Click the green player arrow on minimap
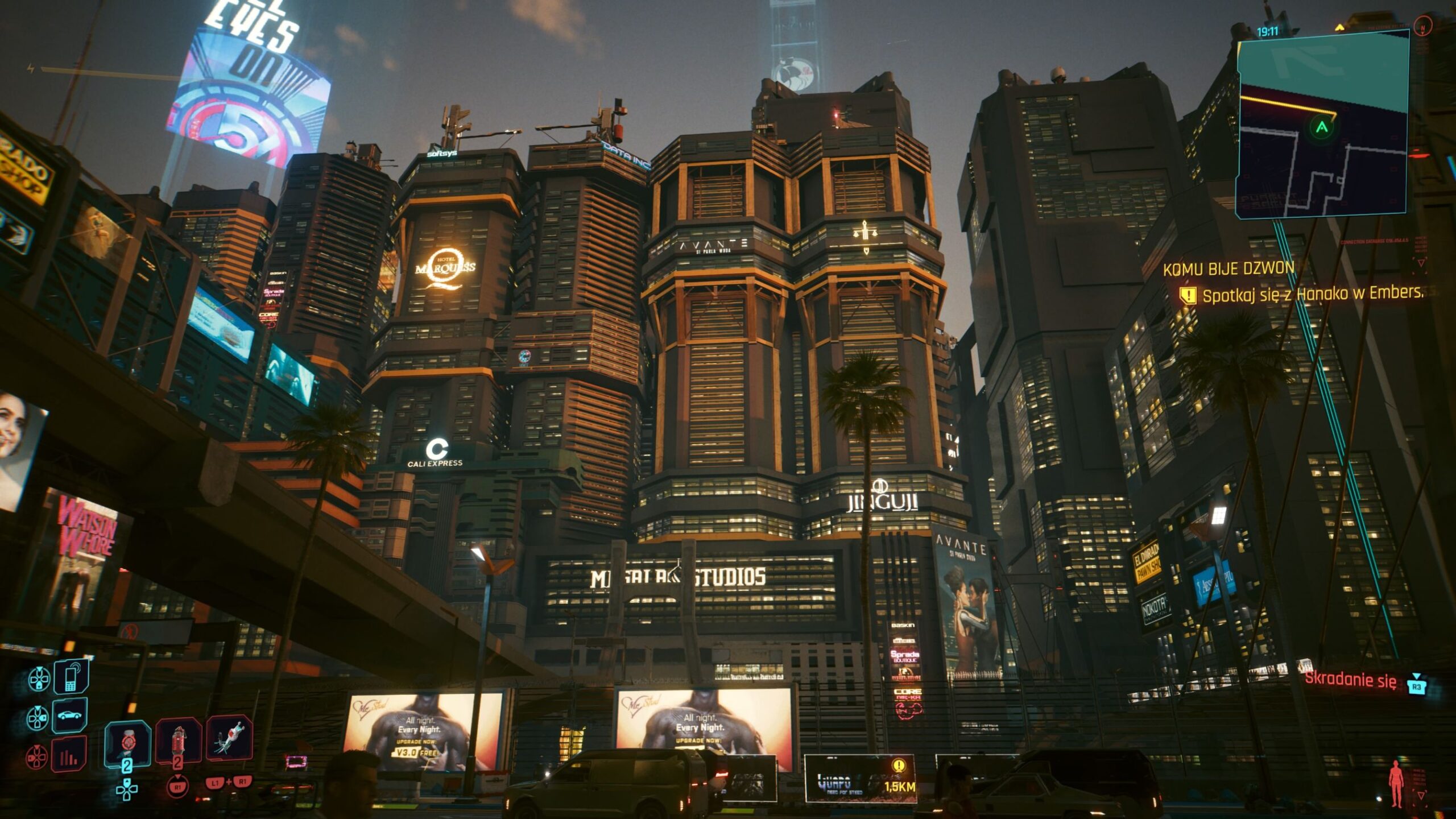This screenshot has height=819, width=1456. tap(1322, 127)
